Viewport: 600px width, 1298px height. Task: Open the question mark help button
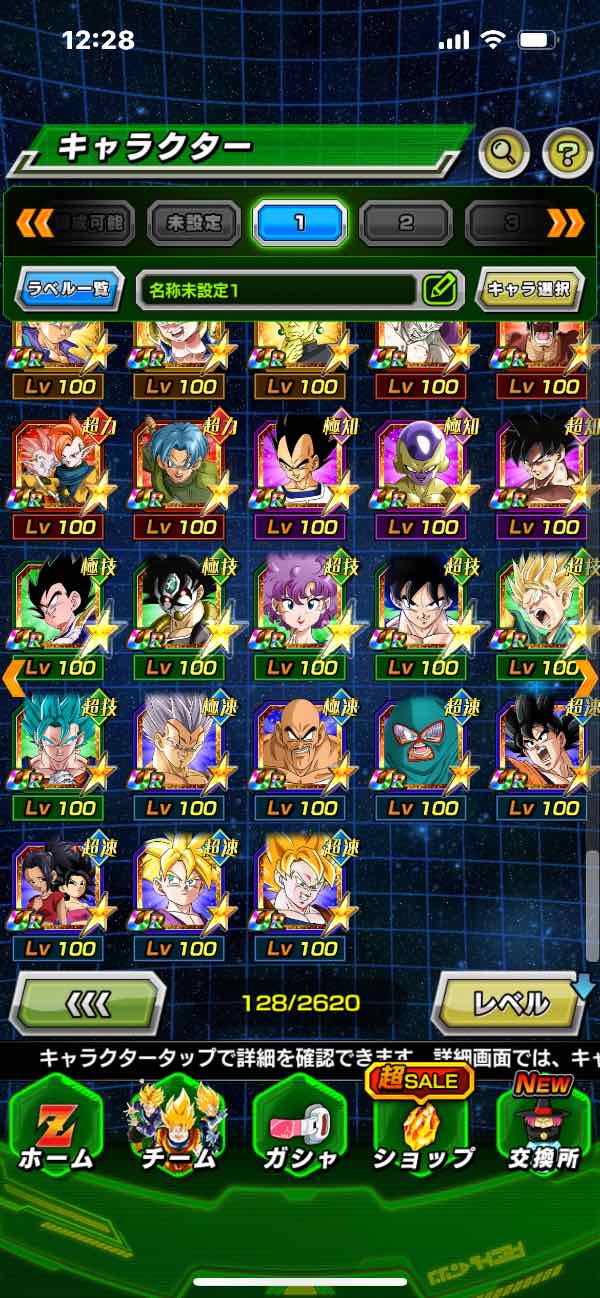[x=567, y=153]
